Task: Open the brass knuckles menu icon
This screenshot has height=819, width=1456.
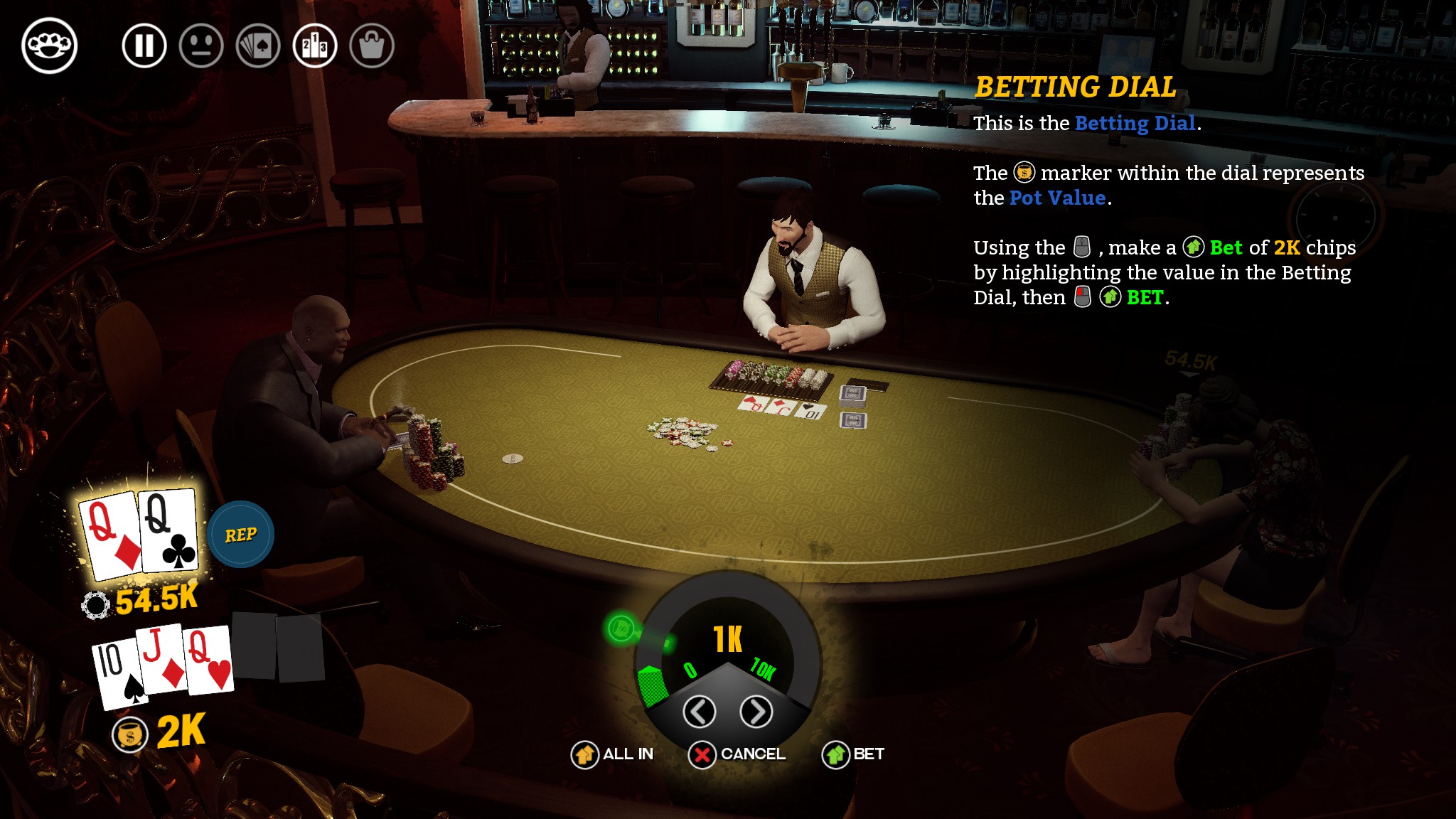Action: click(x=50, y=46)
